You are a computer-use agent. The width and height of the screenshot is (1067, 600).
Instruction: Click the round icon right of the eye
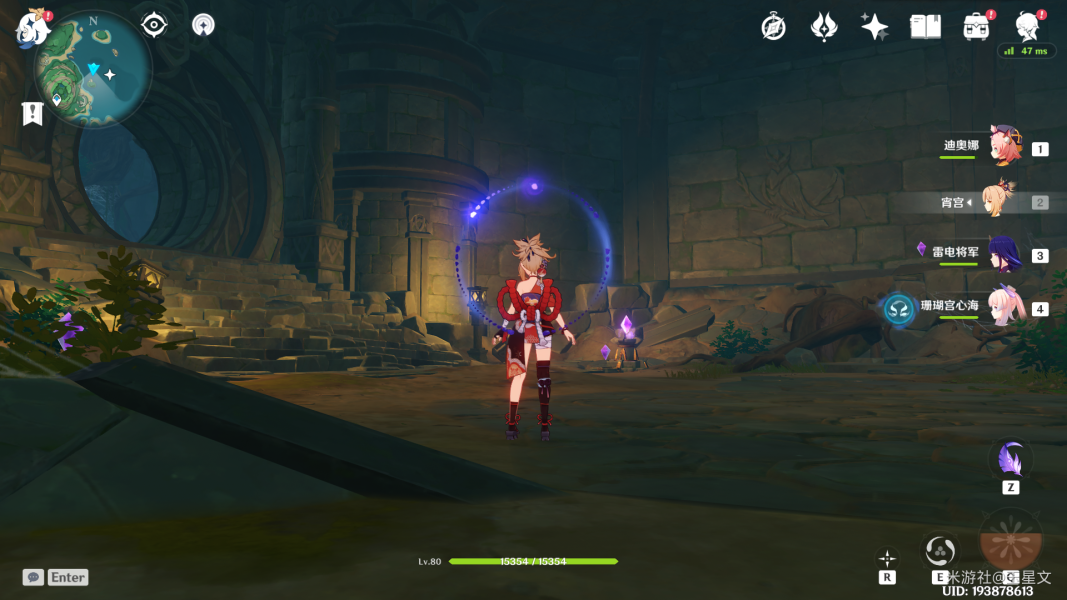click(x=203, y=25)
